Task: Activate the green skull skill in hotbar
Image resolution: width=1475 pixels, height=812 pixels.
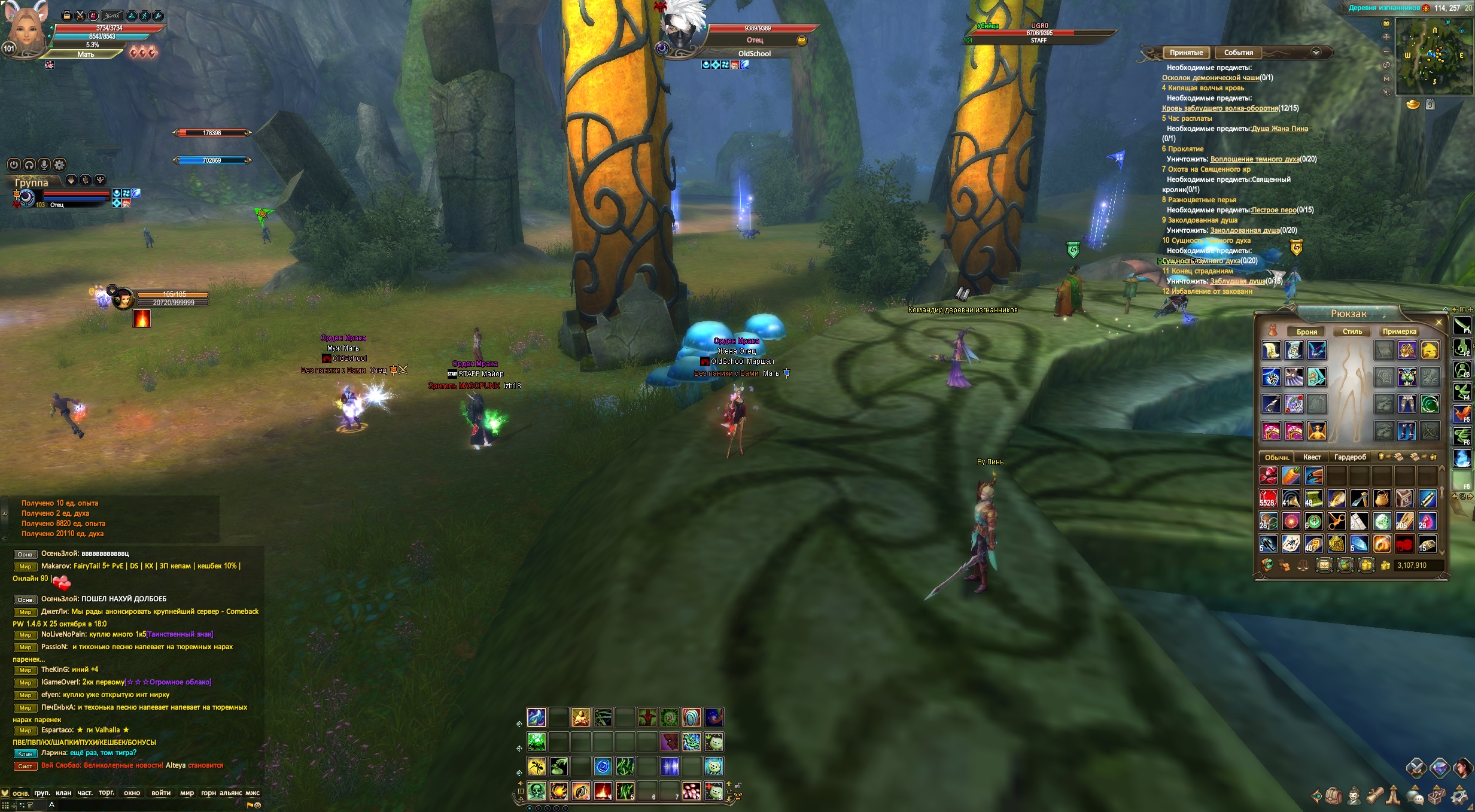Action: click(x=536, y=791)
